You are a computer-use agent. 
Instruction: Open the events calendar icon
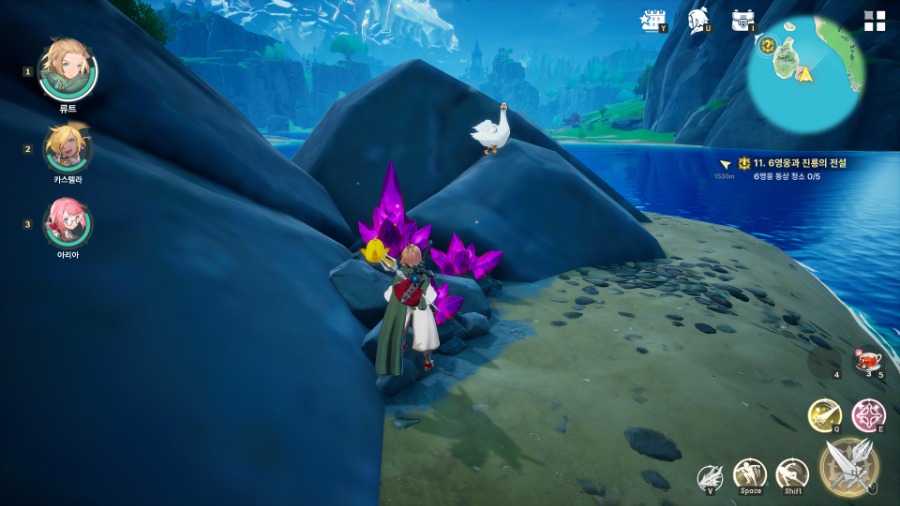[x=653, y=20]
